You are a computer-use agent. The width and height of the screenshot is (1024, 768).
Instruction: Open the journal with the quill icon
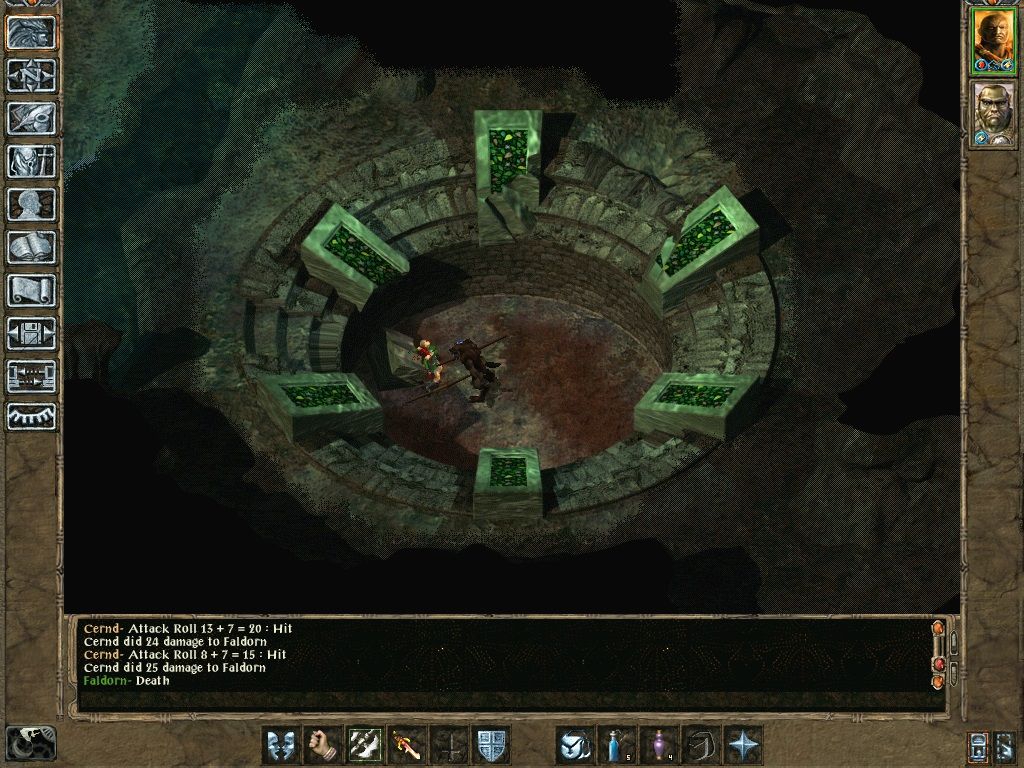pyautogui.click(x=31, y=118)
